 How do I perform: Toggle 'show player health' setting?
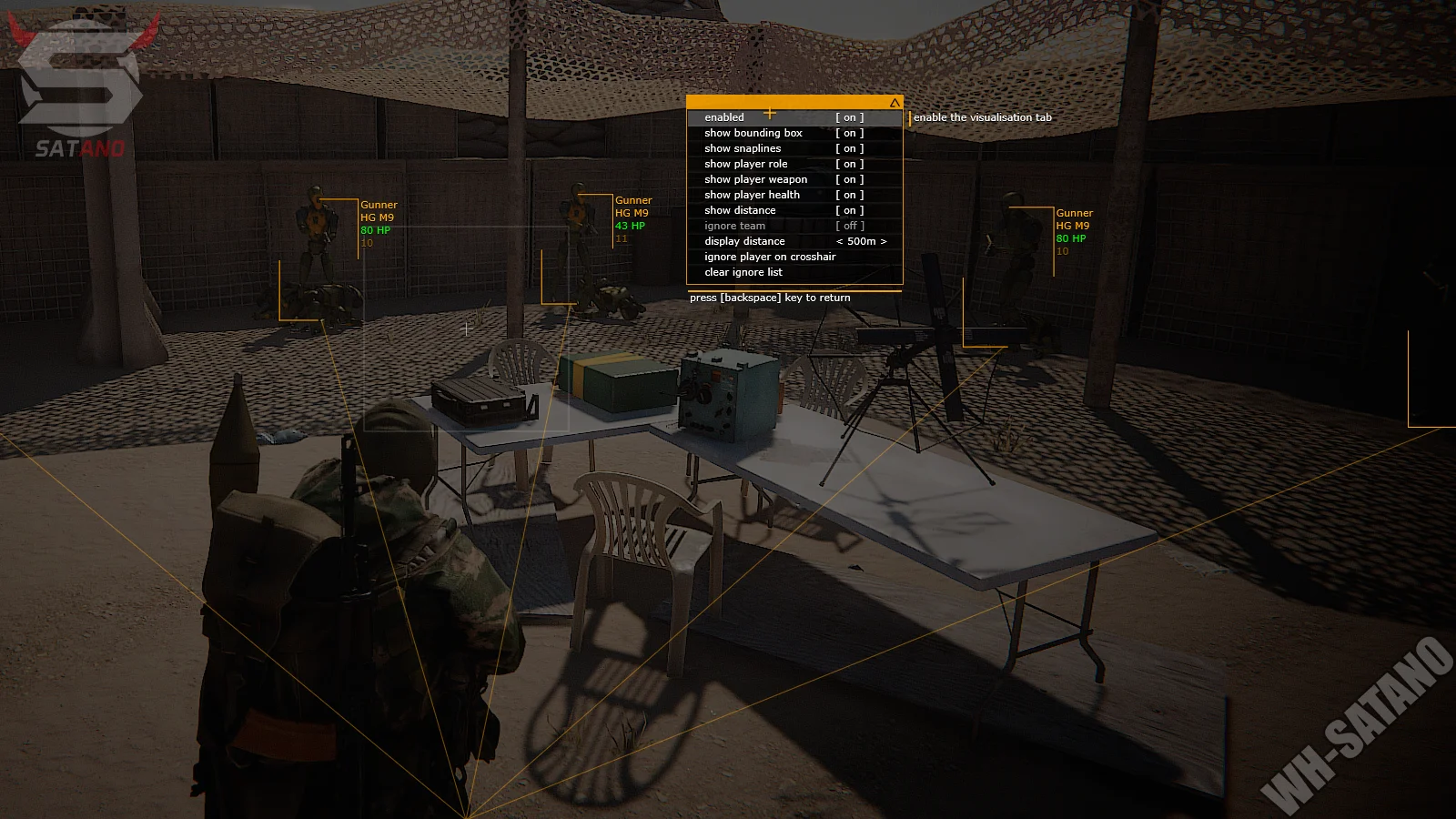pos(849,195)
